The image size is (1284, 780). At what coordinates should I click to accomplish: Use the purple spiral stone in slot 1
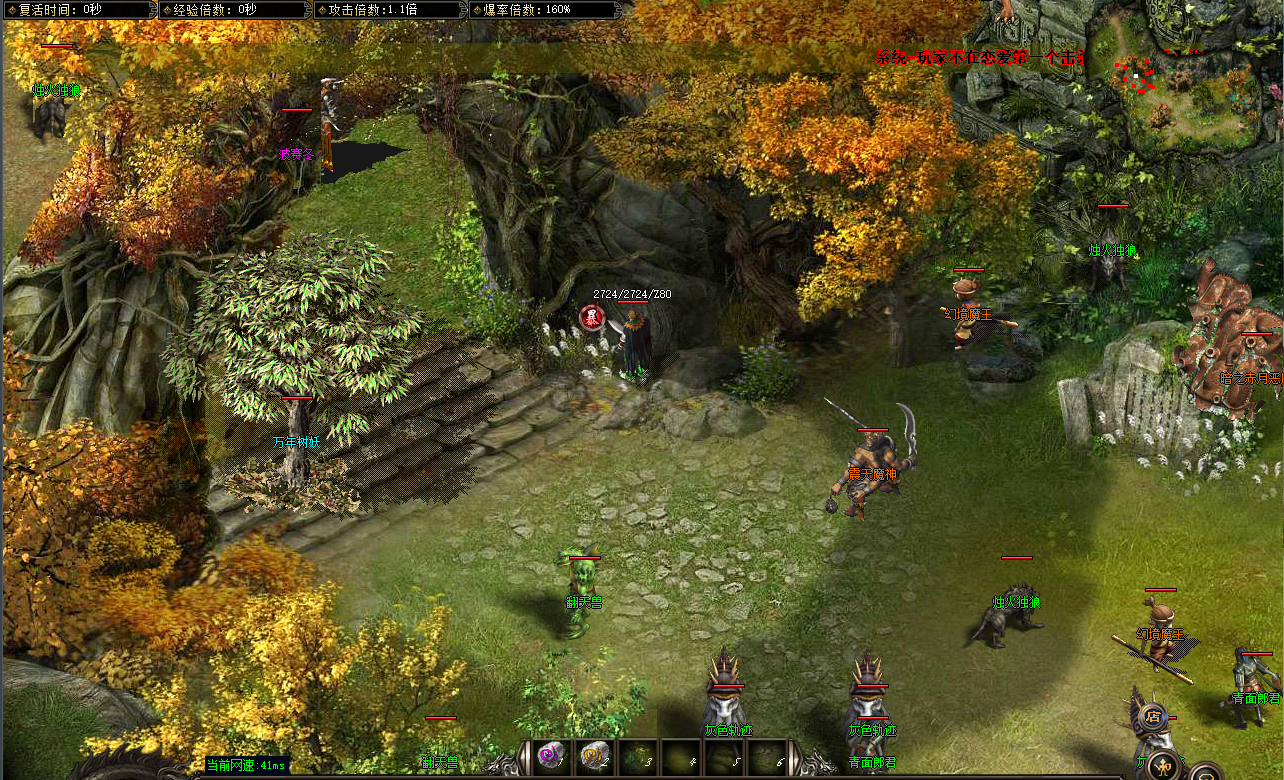(549, 756)
